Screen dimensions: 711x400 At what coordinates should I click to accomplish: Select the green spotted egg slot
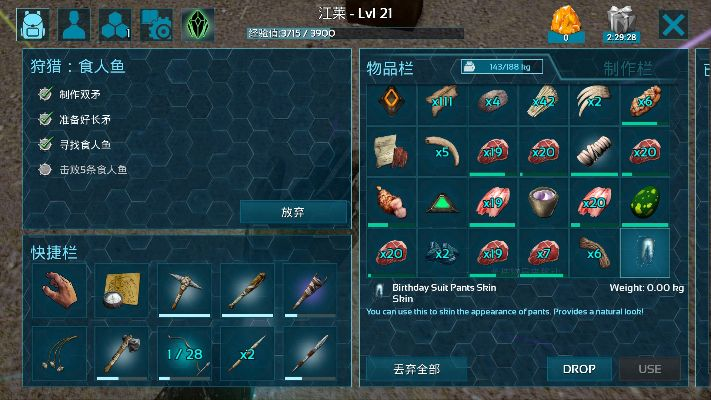[645, 204]
